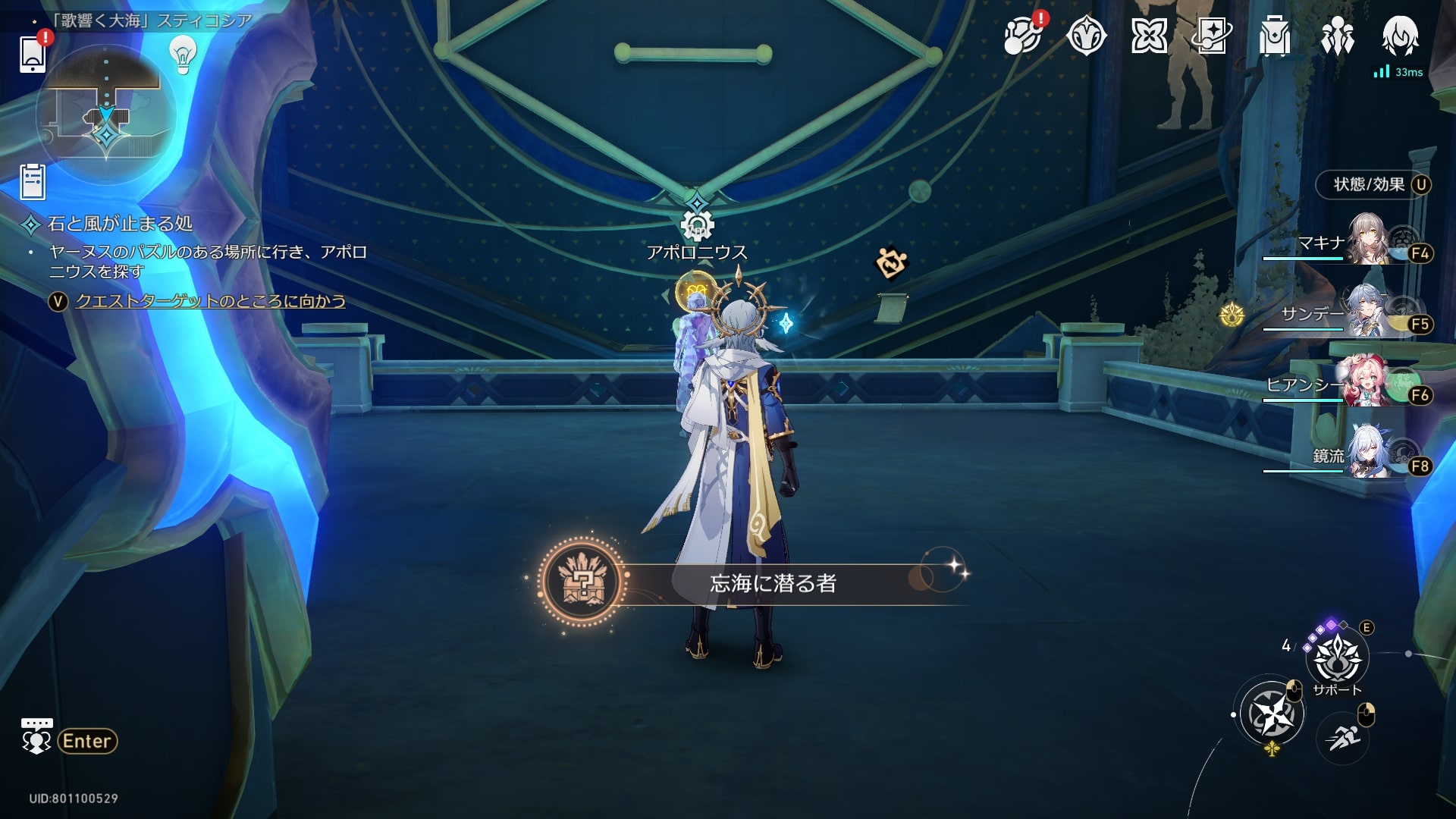Open the backpack inventory icon
Screen dimensions: 1456x819
point(1274,36)
